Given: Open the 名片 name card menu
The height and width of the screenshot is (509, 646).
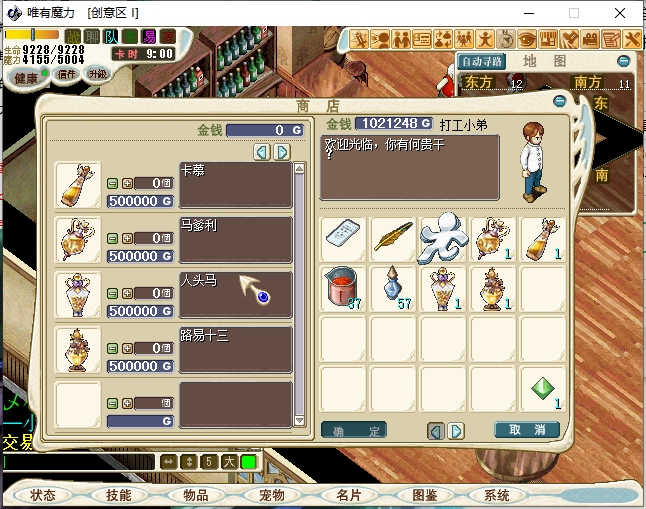Looking at the screenshot, I should tap(348, 495).
